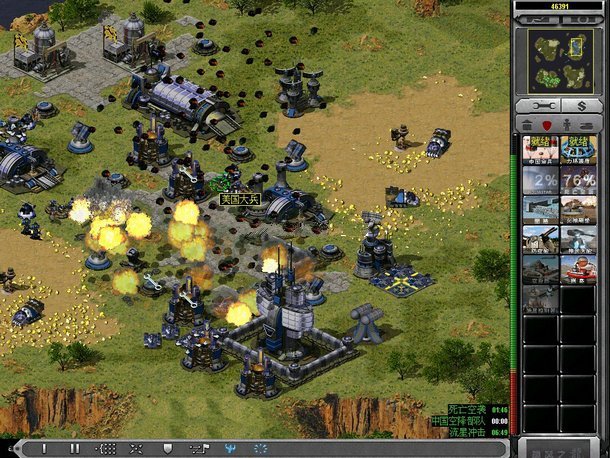Click the exclamation mark command bar button

(x=43, y=449)
